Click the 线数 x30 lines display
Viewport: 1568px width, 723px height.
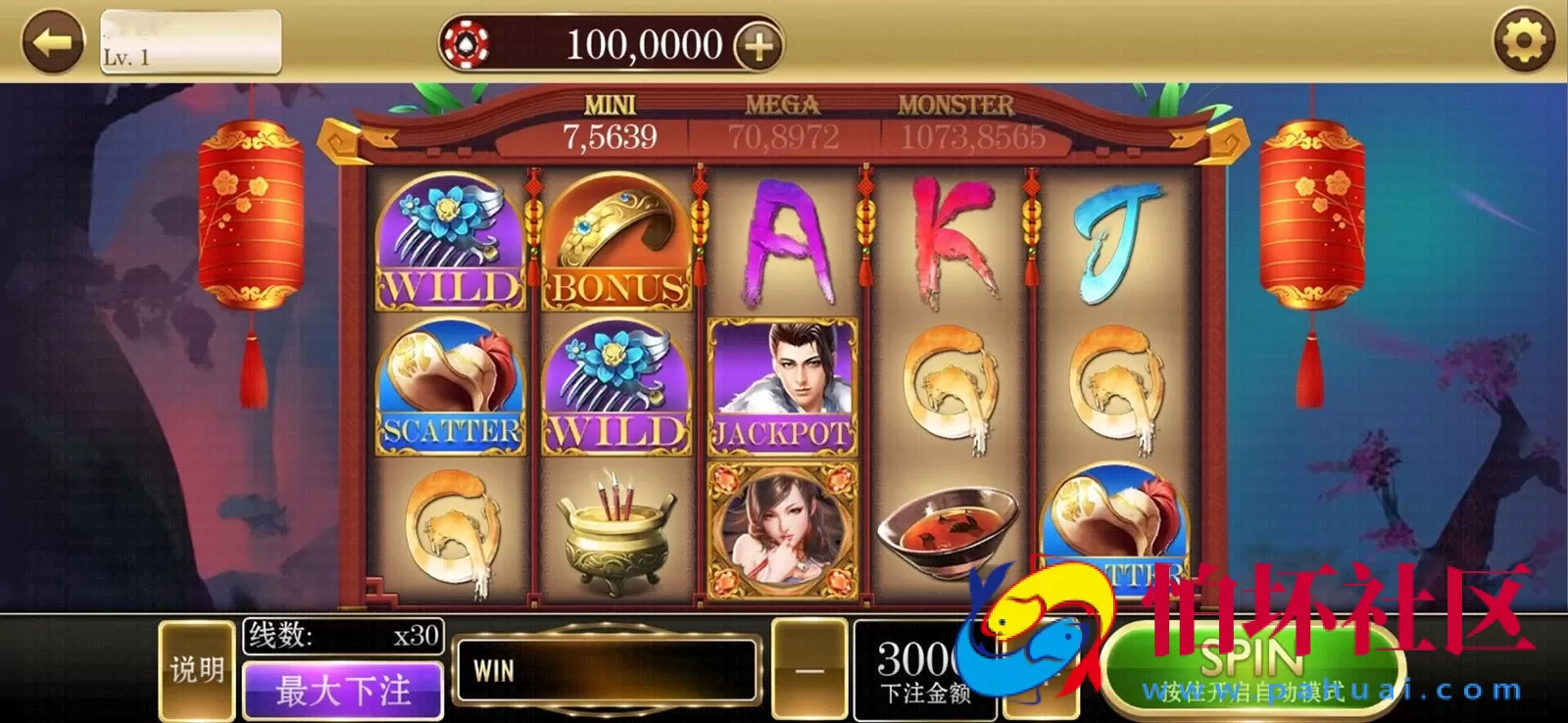tap(341, 635)
